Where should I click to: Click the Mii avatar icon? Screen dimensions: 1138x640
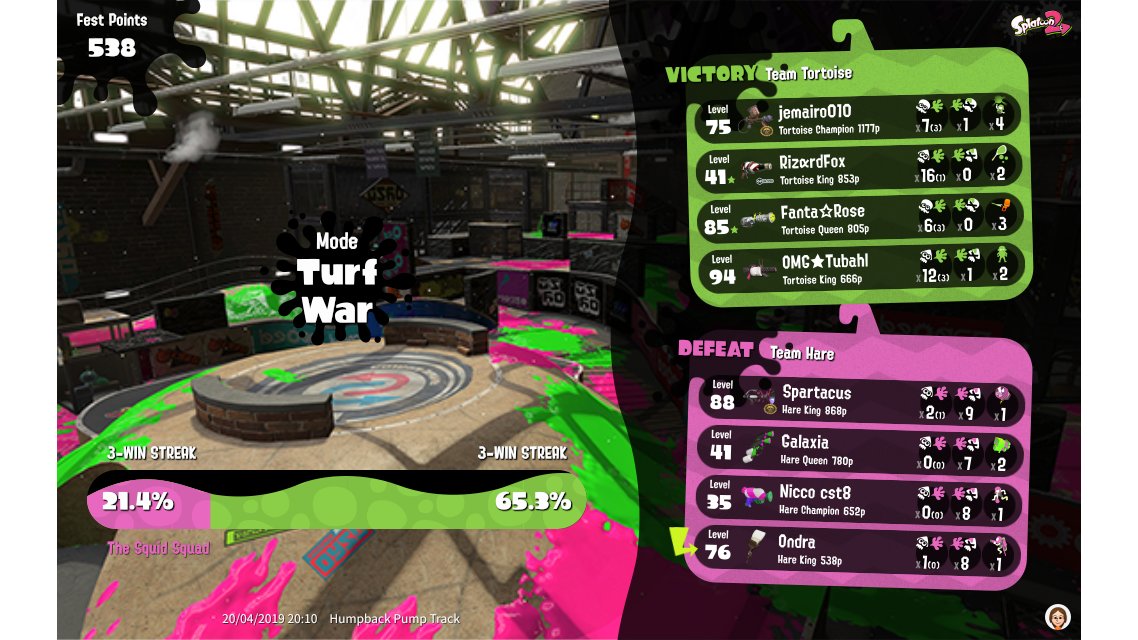click(1057, 614)
